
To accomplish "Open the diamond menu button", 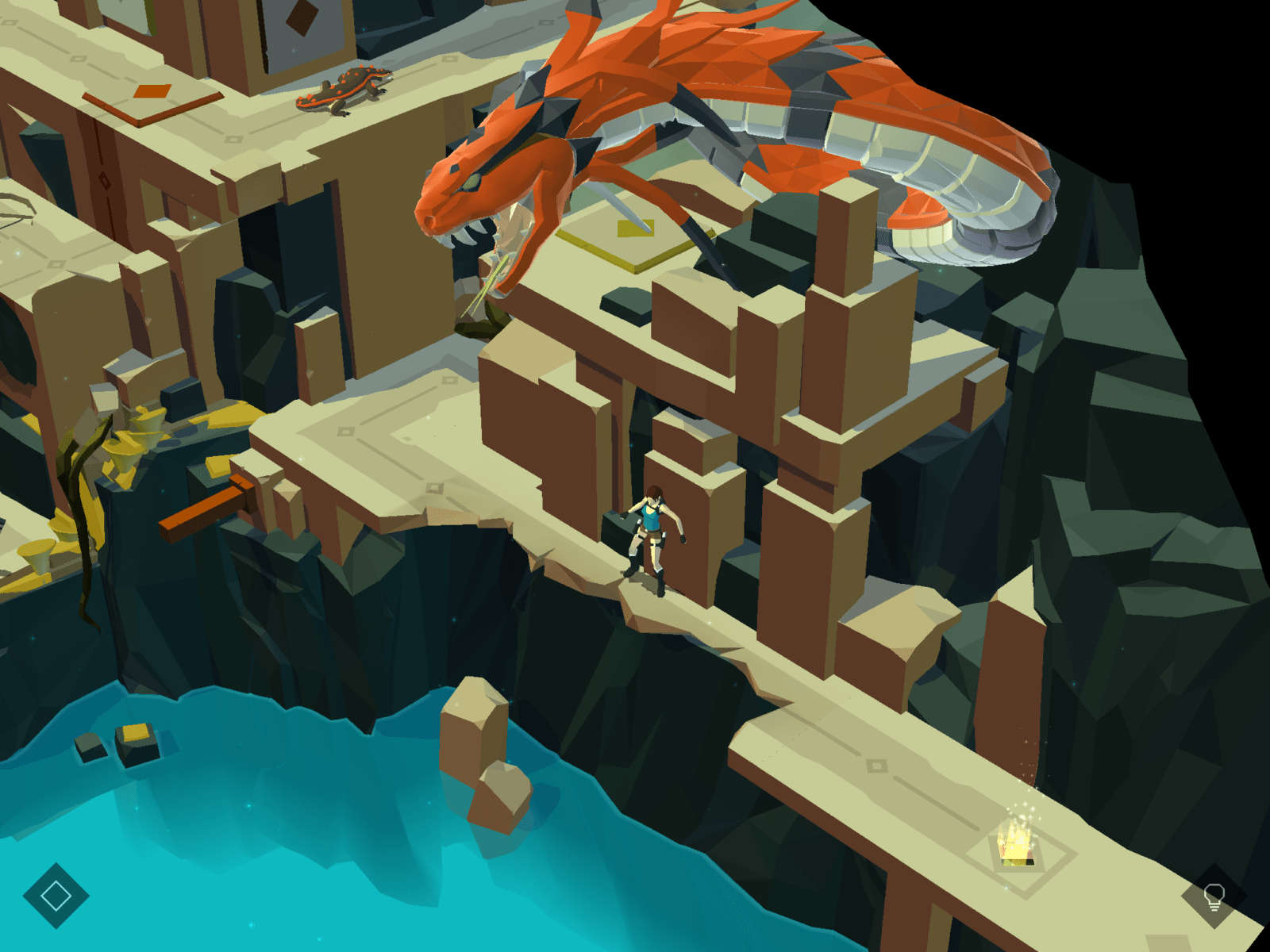I will (56, 896).
